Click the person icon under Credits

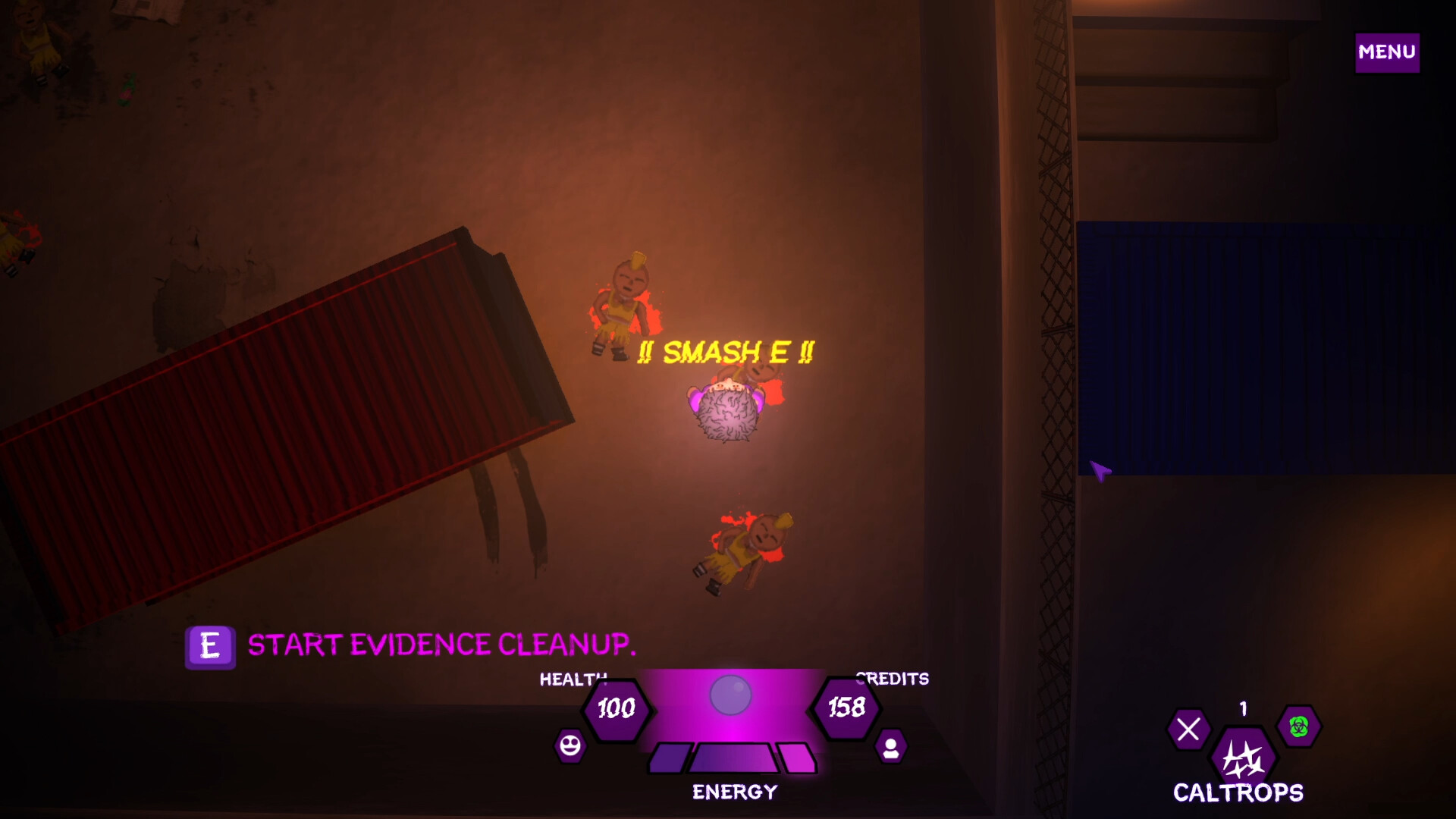891,745
